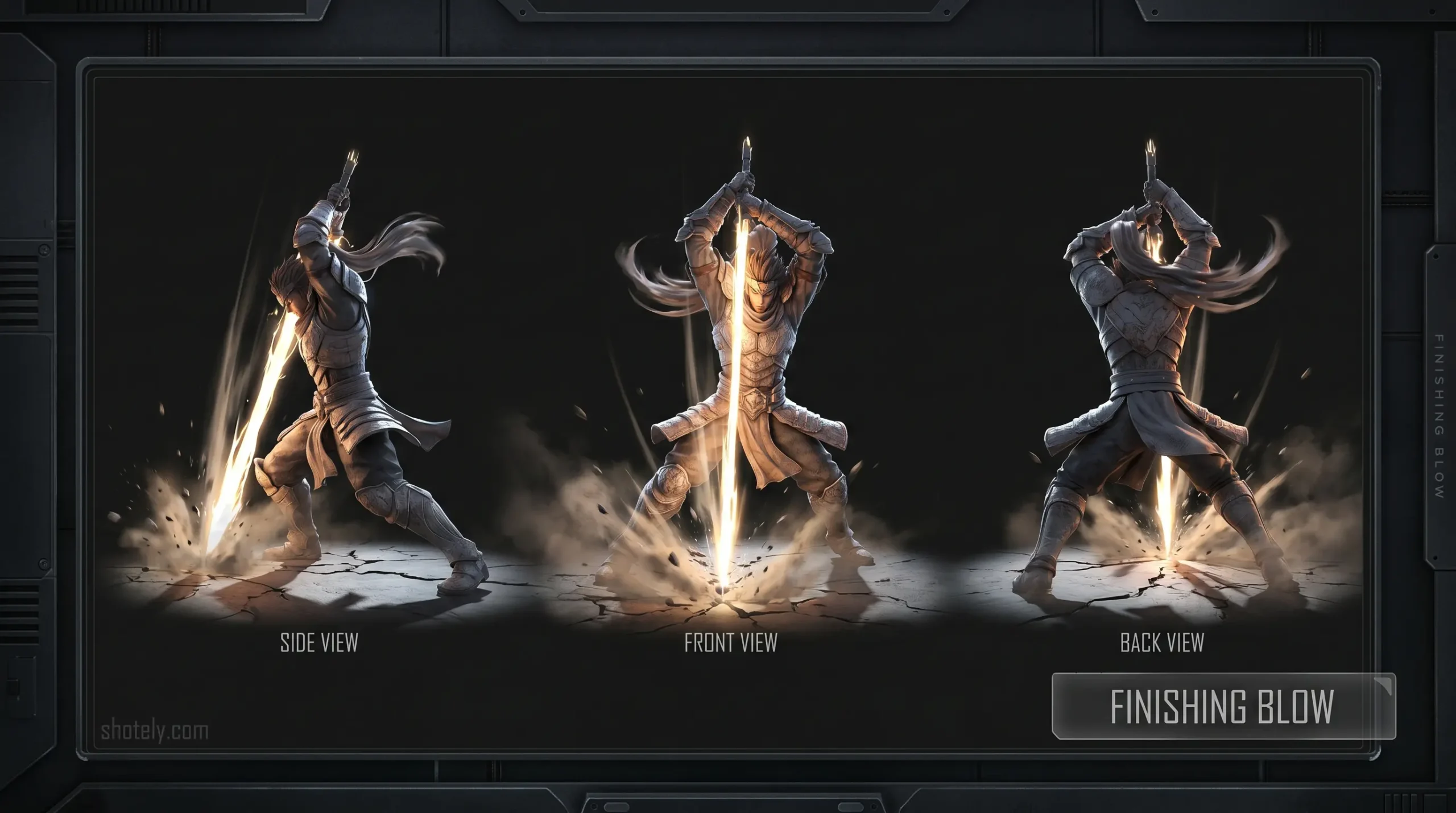Open the shotely.com watermark link

coord(154,731)
